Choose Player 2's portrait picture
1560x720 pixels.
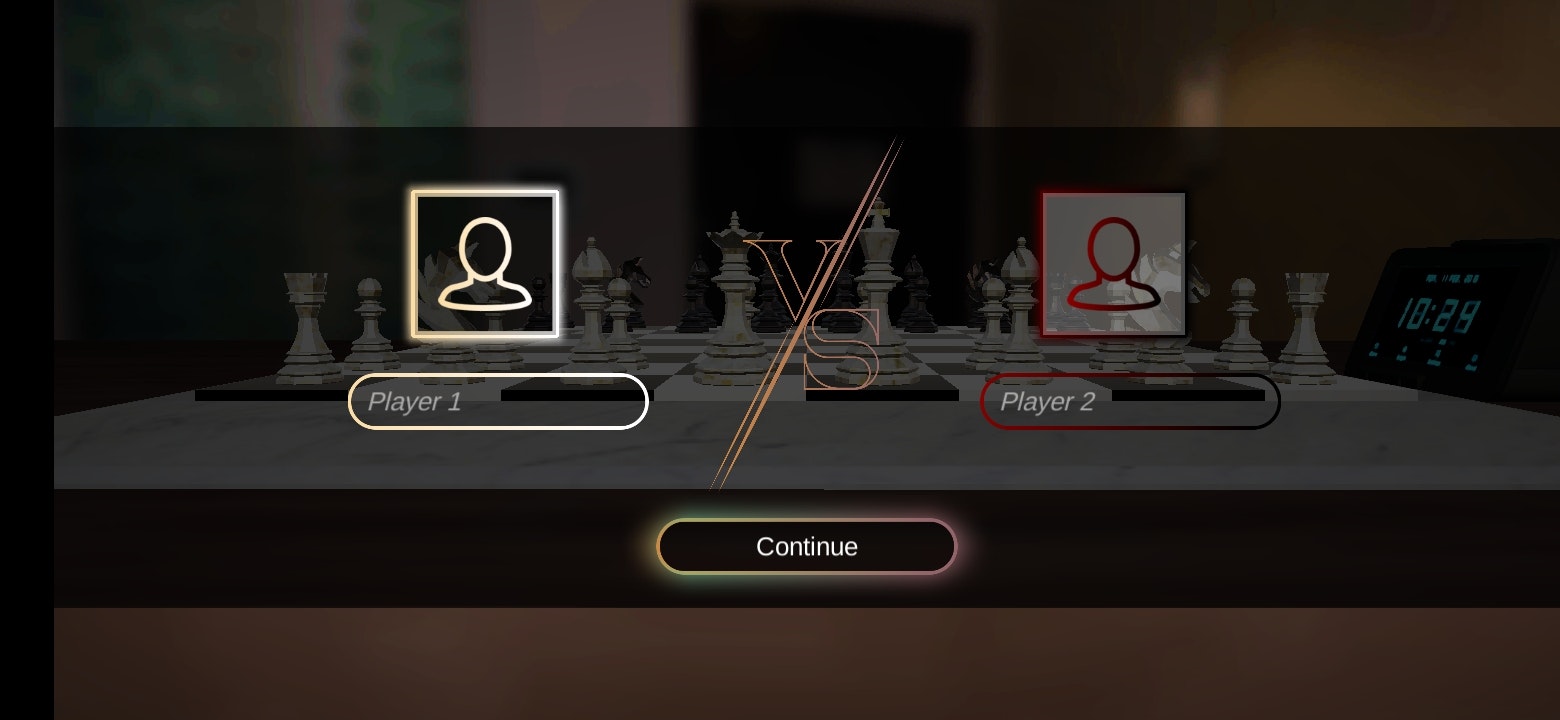[x=1113, y=263]
